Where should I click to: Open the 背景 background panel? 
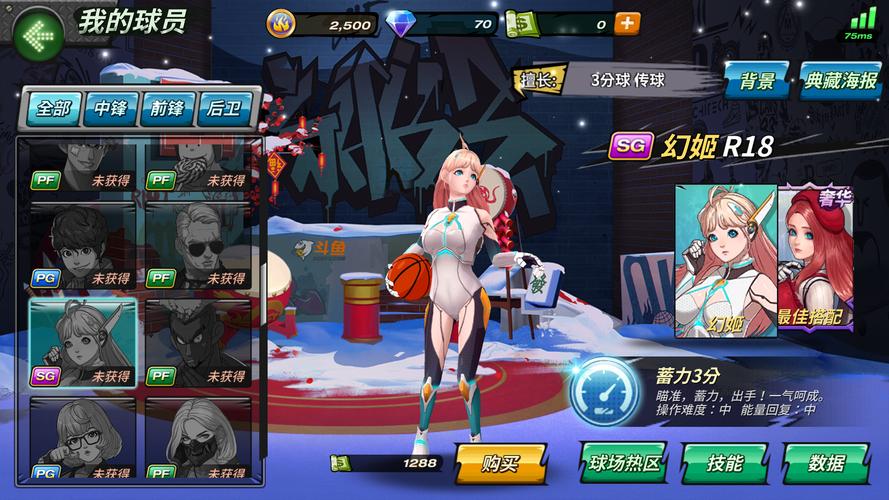click(x=757, y=81)
